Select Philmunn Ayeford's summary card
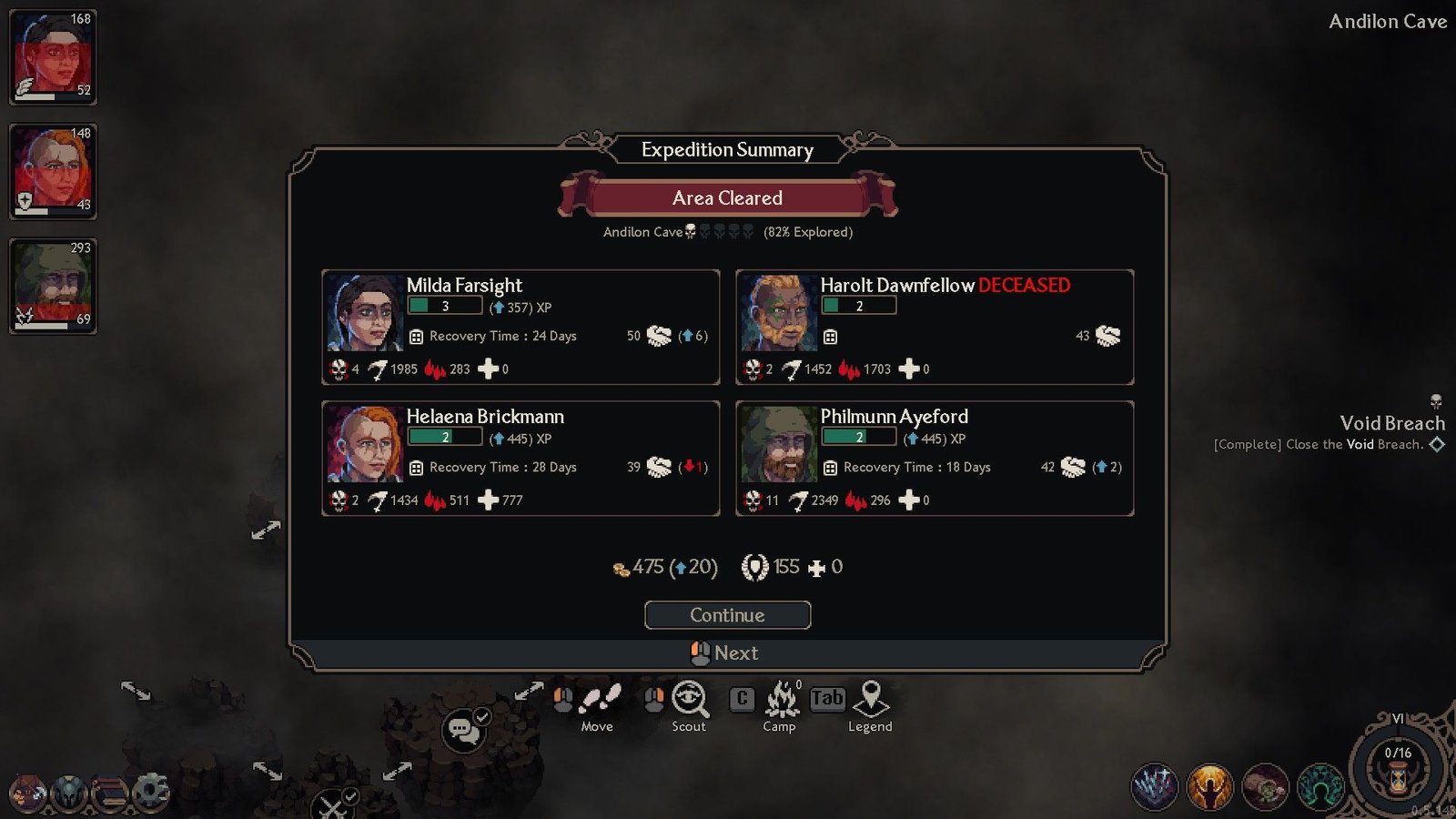This screenshot has height=819, width=1456. click(935, 458)
